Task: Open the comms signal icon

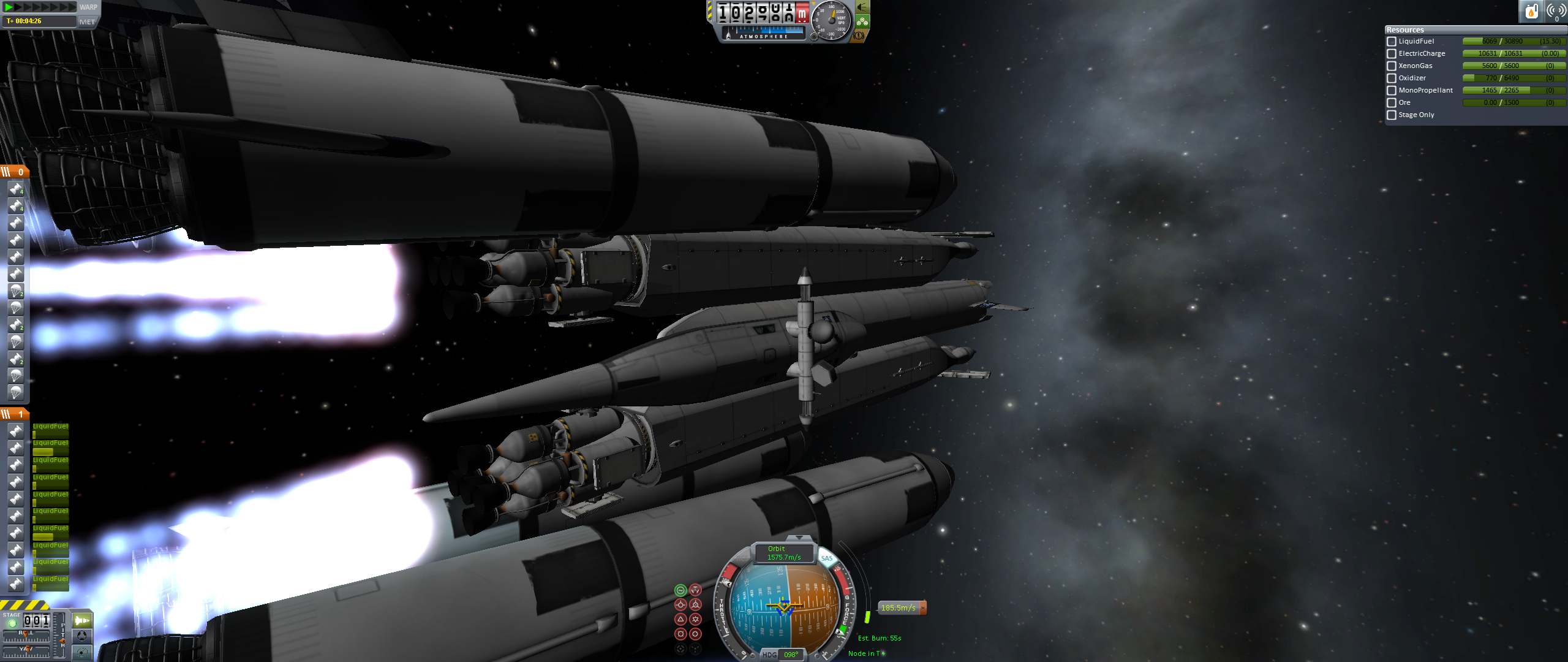Action: (x=1556, y=11)
